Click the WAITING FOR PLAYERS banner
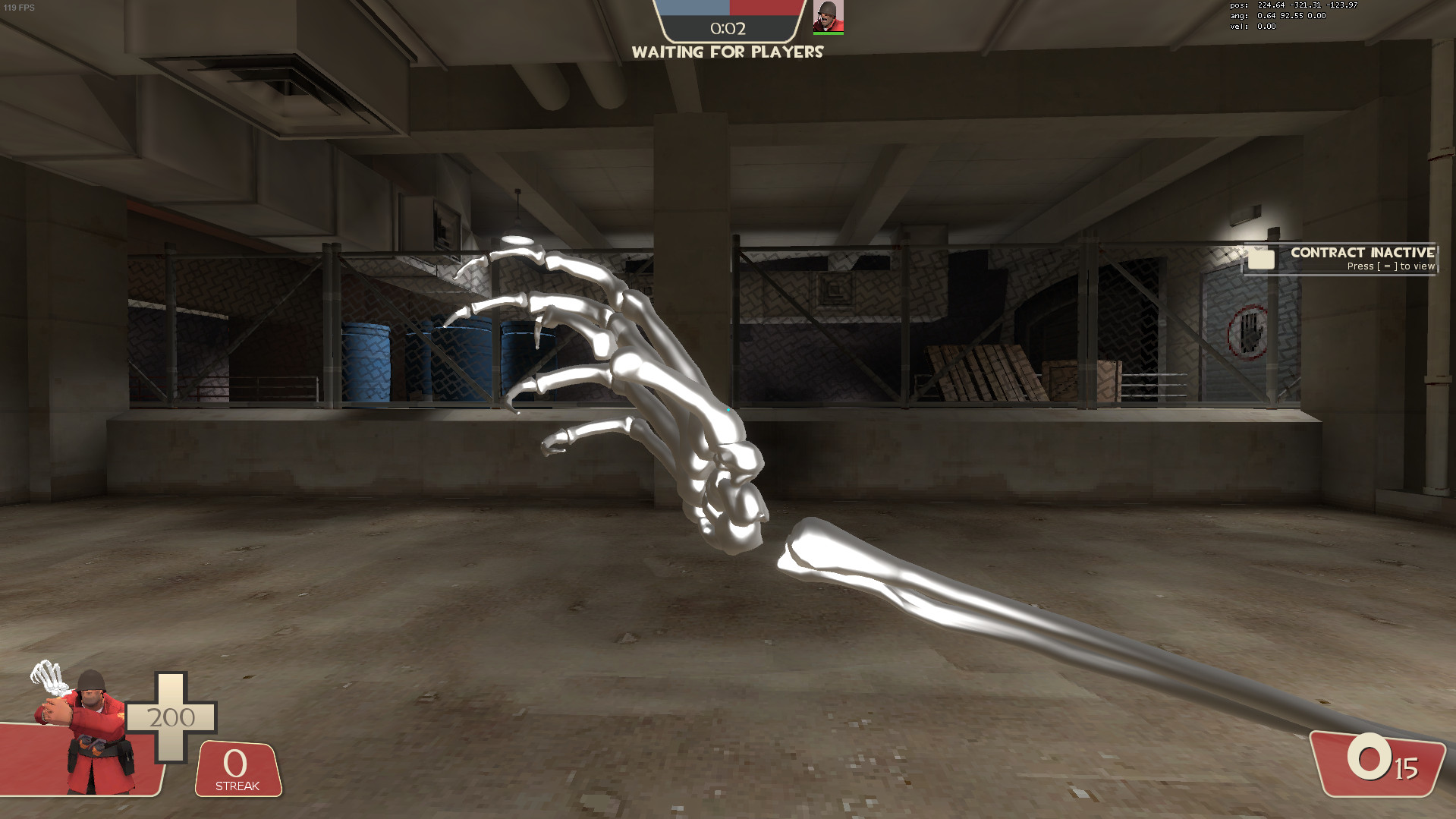 729,52
